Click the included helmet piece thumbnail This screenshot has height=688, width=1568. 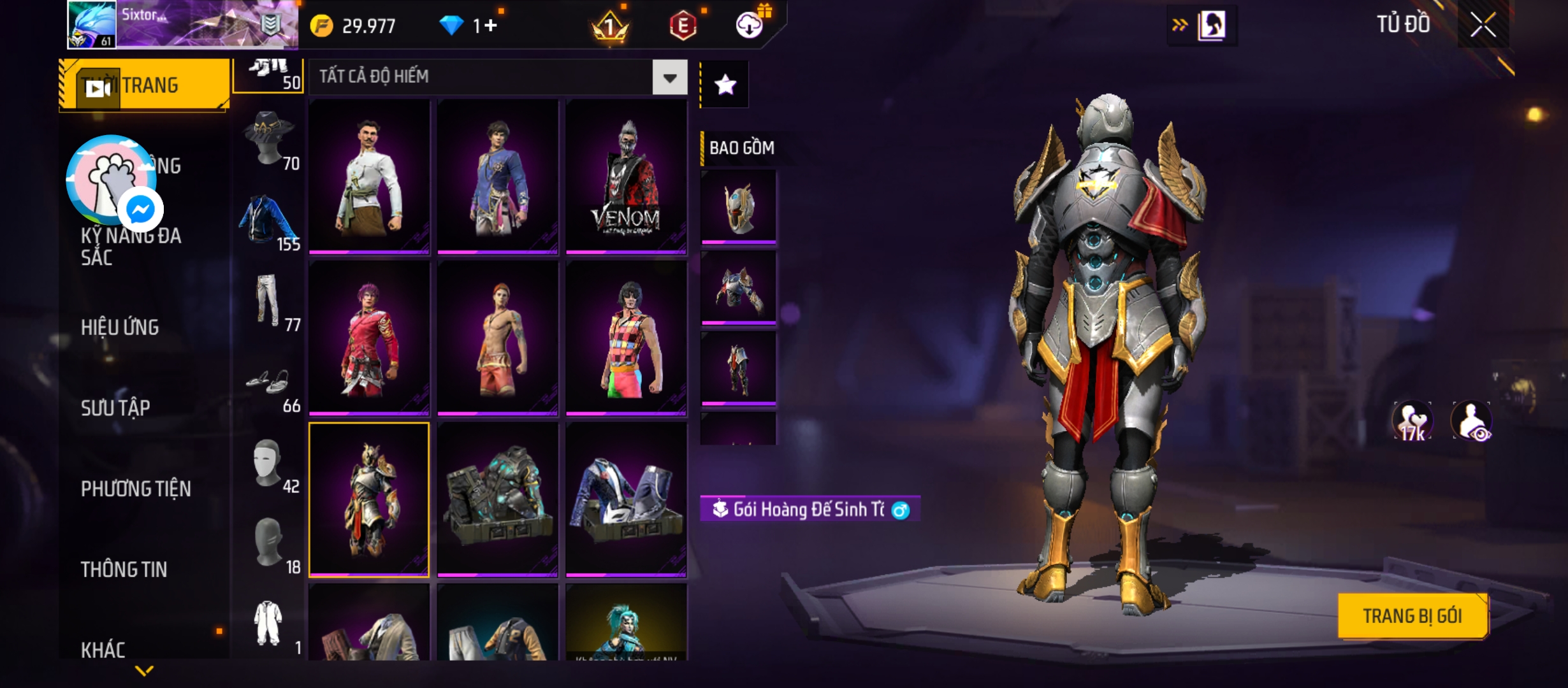(739, 206)
